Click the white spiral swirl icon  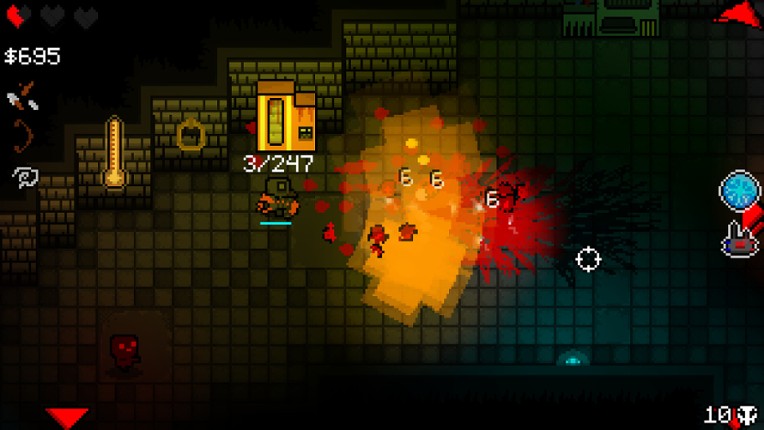coord(22,177)
